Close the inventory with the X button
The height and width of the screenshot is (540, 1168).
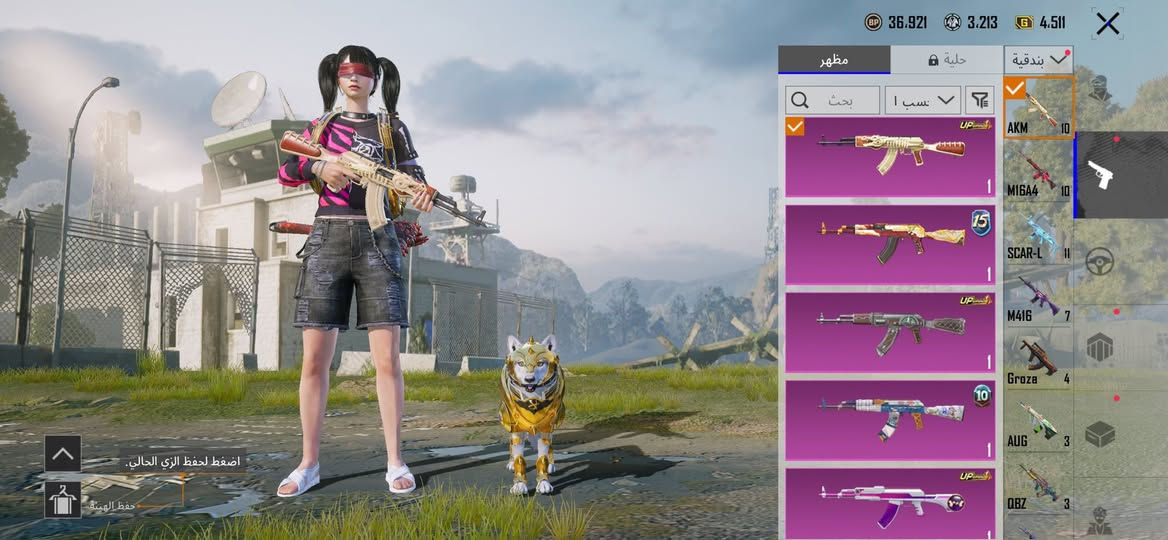tap(1107, 24)
